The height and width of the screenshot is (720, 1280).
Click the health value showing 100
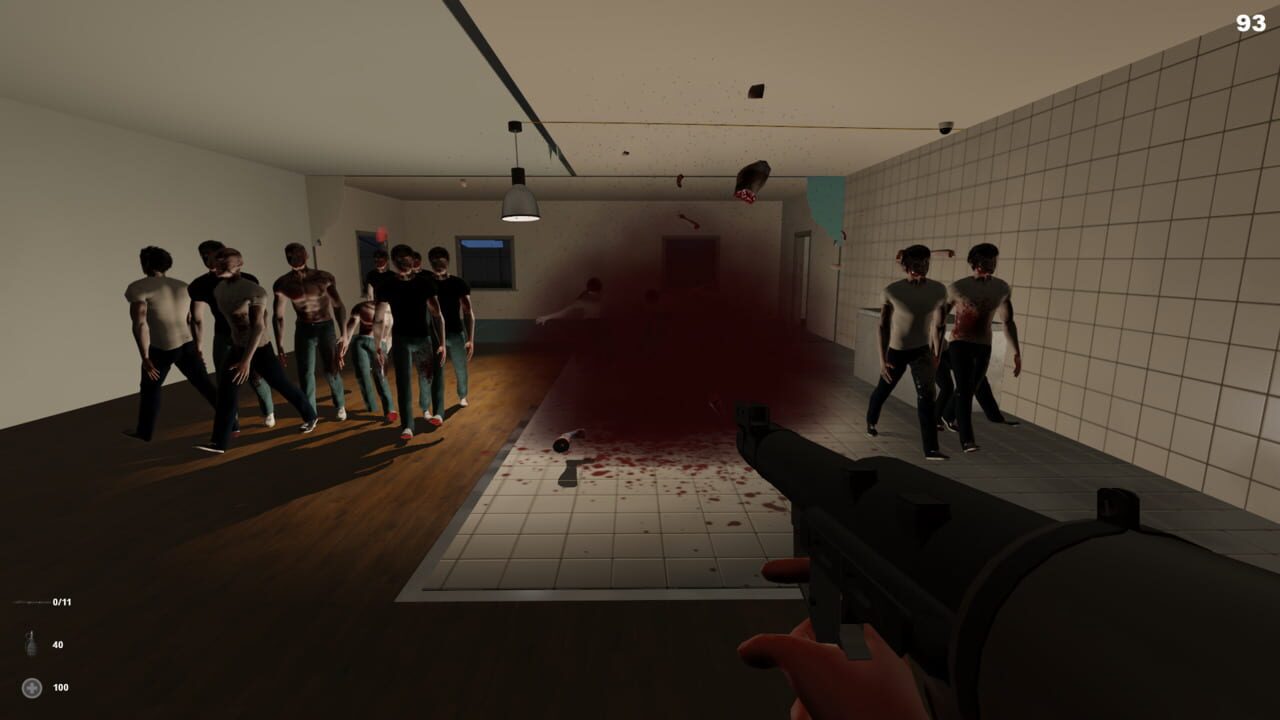[60, 688]
